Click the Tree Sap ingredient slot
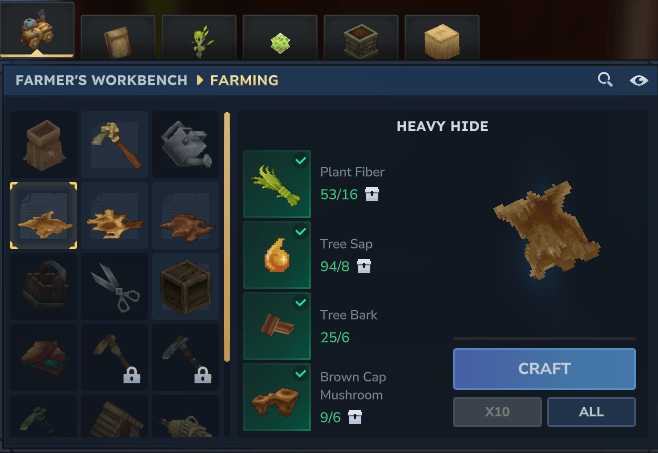The height and width of the screenshot is (453, 658). (x=277, y=255)
